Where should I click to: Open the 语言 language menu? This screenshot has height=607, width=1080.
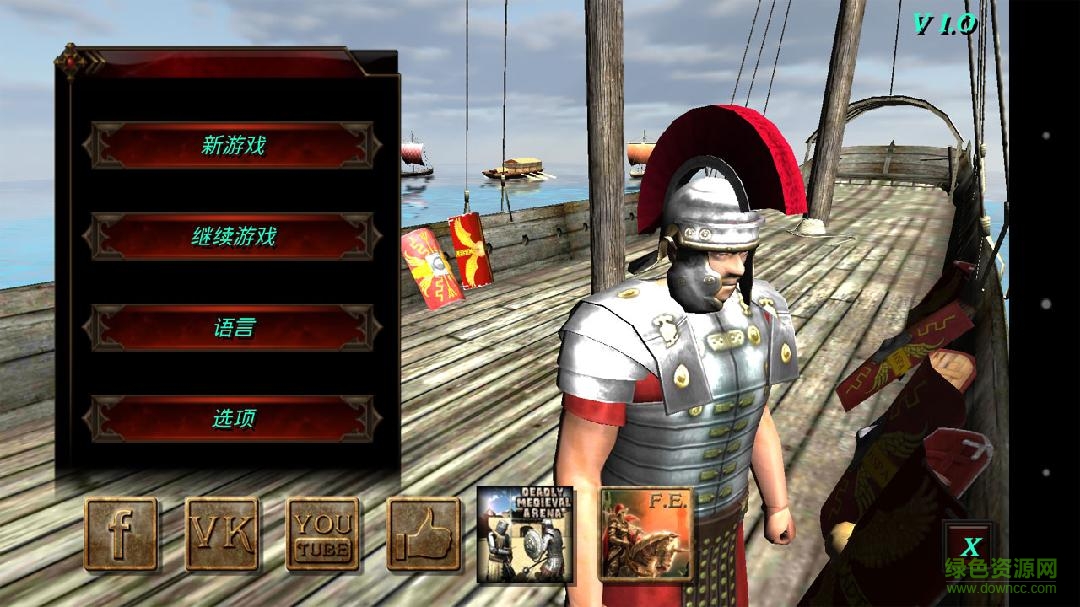(x=232, y=328)
